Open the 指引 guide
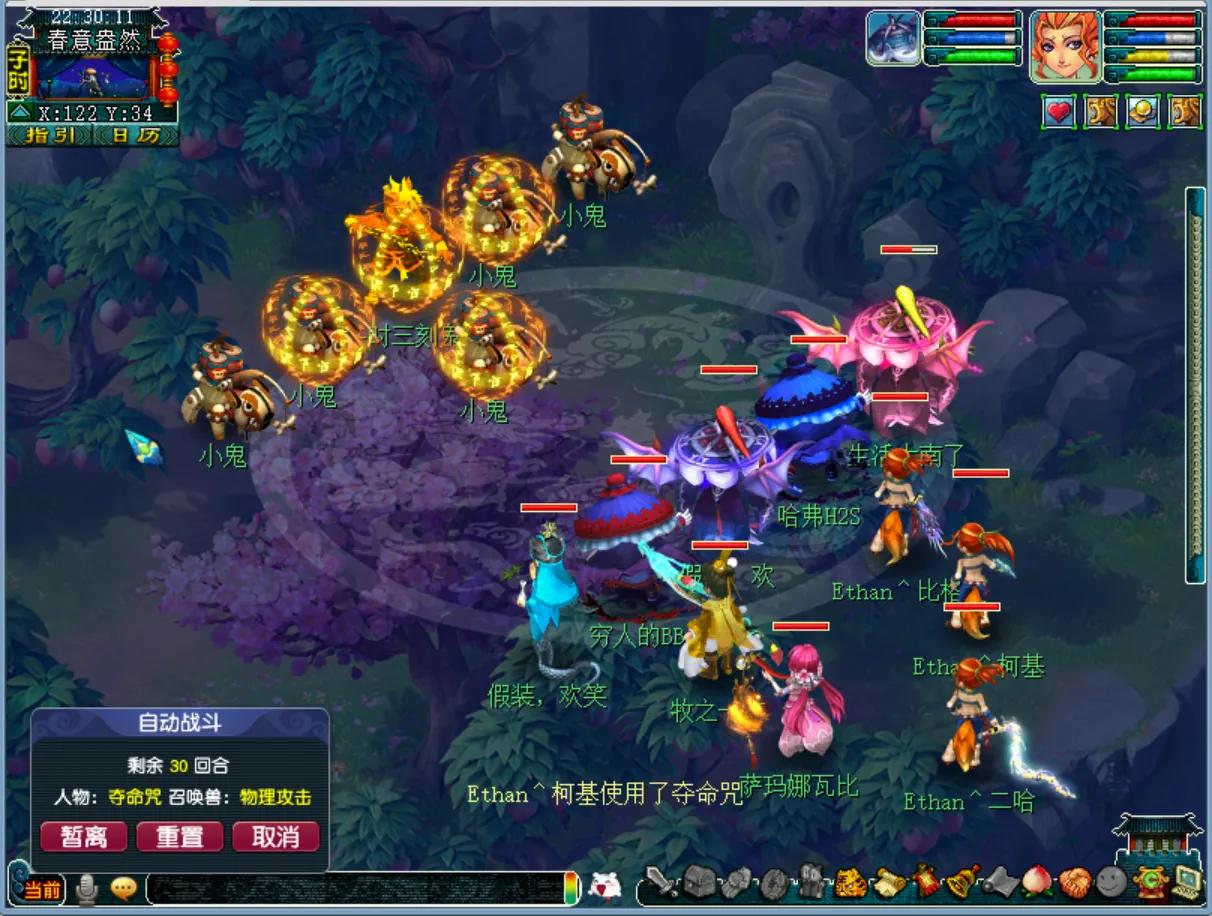This screenshot has height=916, width=1212. [x=49, y=136]
